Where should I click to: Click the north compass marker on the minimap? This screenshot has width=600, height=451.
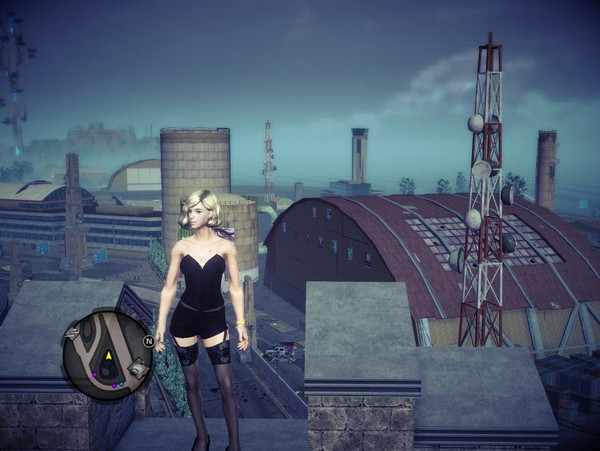tap(149, 341)
